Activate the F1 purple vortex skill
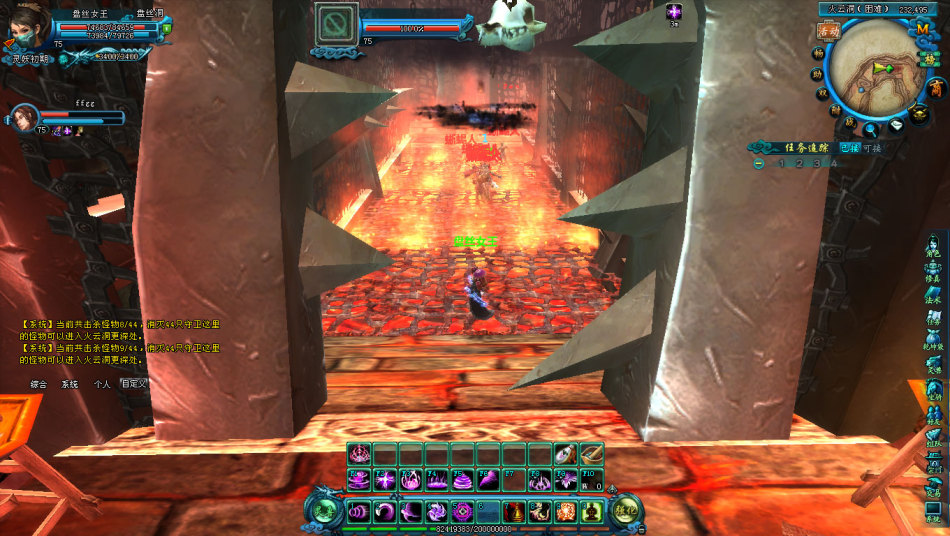950x536 pixels. pyautogui.click(x=360, y=480)
